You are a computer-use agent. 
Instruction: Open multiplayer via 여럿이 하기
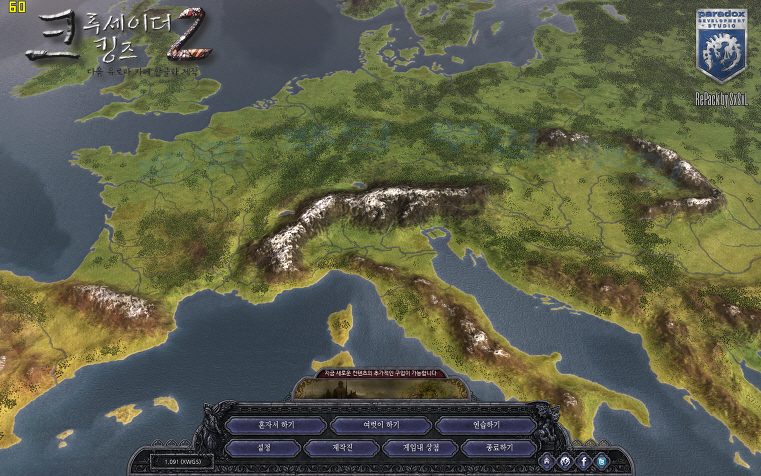pyautogui.click(x=379, y=424)
